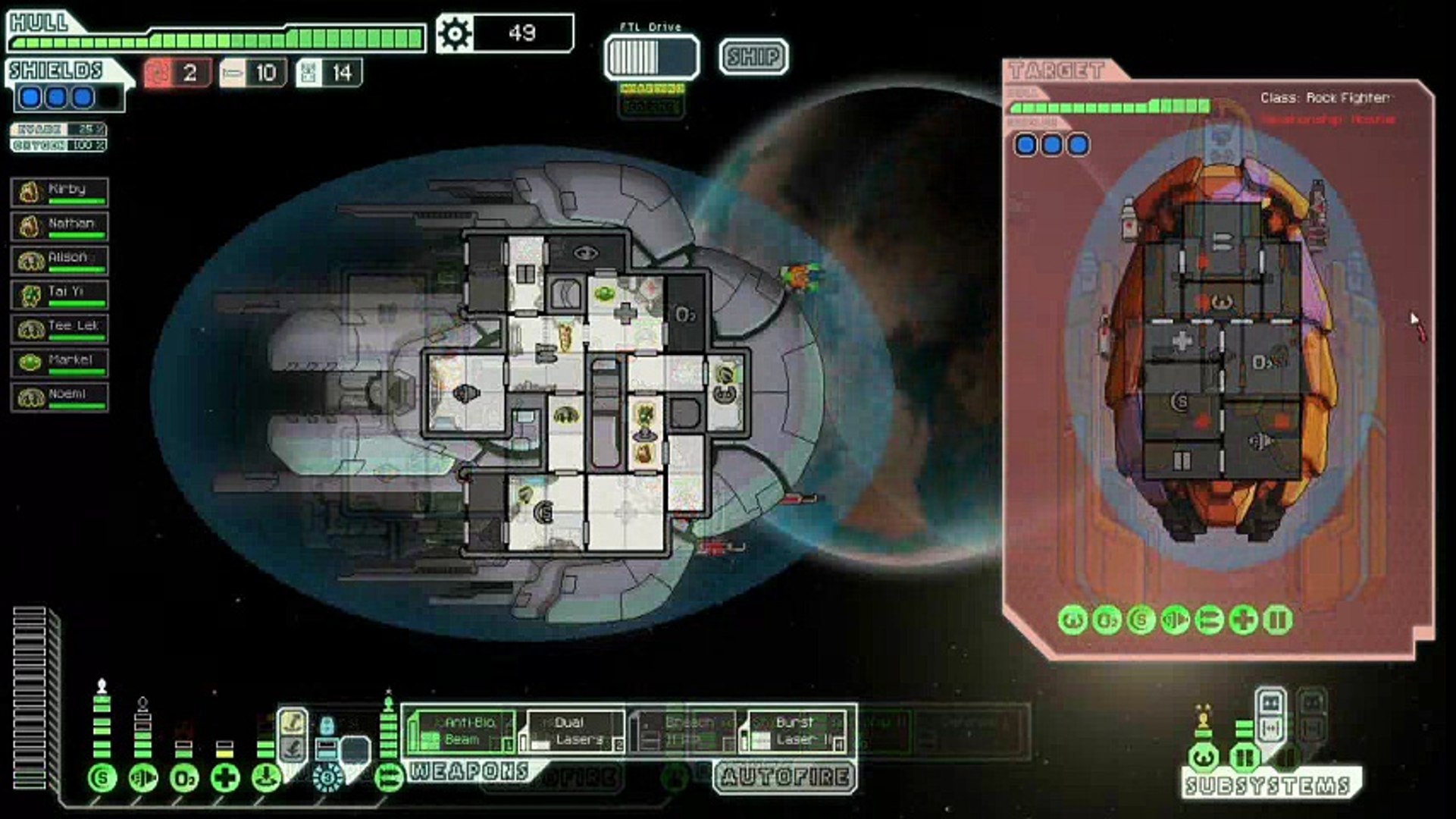Select crew member Noemi
Screen dimensions: 1456x819
pos(60,397)
